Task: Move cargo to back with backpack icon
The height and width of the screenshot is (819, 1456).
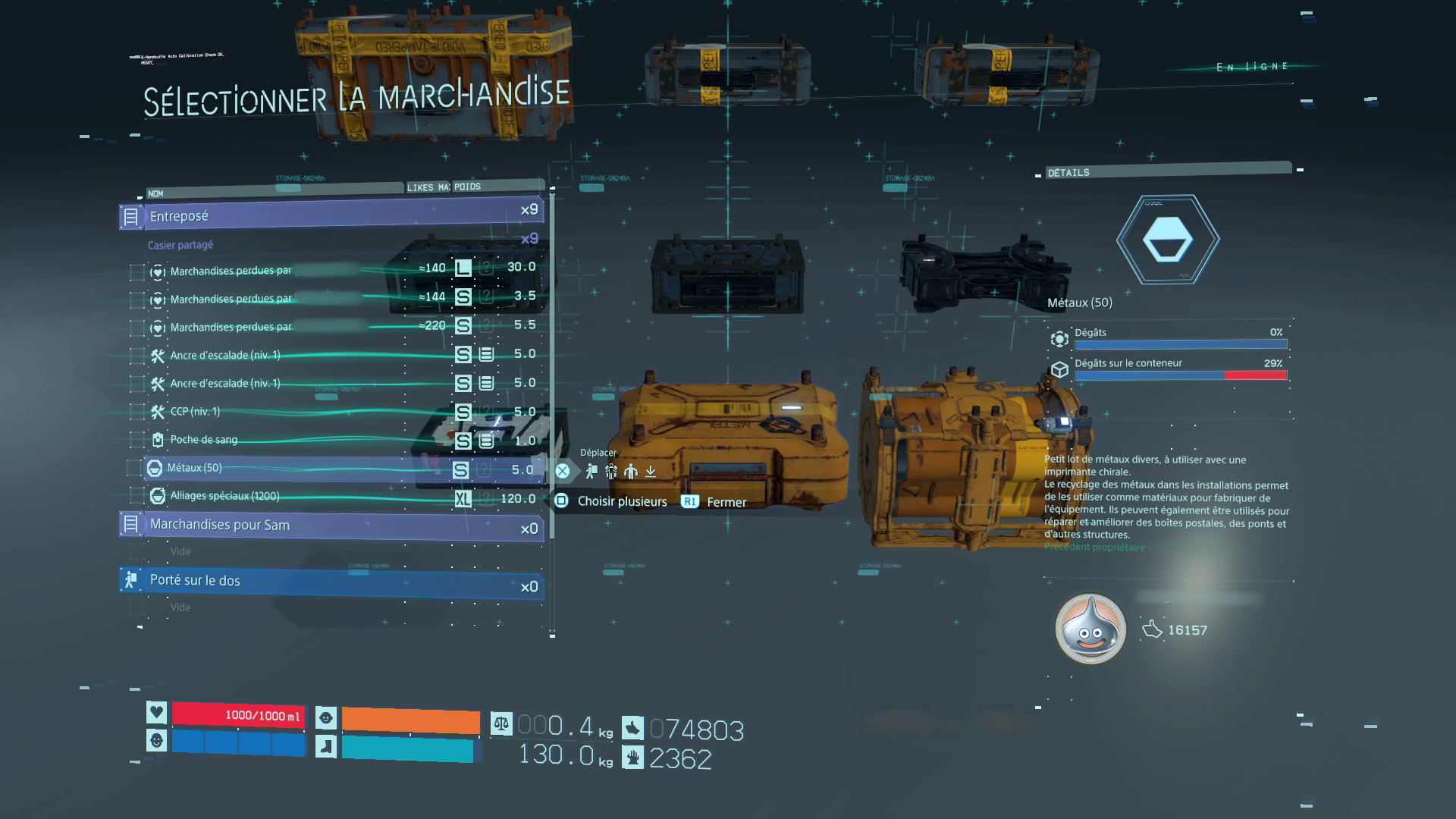Action: pos(591,472)
